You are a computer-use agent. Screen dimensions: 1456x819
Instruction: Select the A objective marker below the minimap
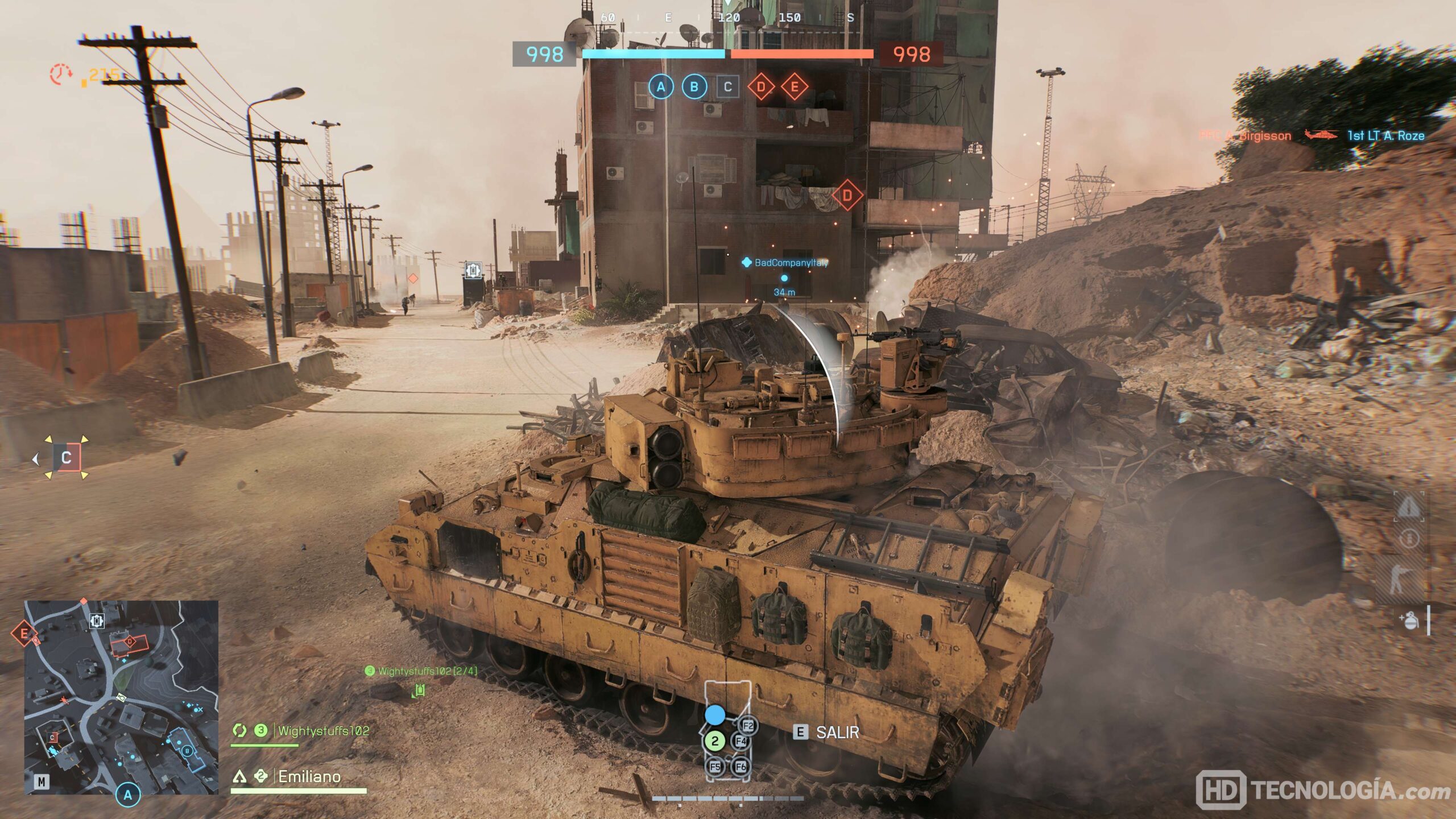click(128, 795)
